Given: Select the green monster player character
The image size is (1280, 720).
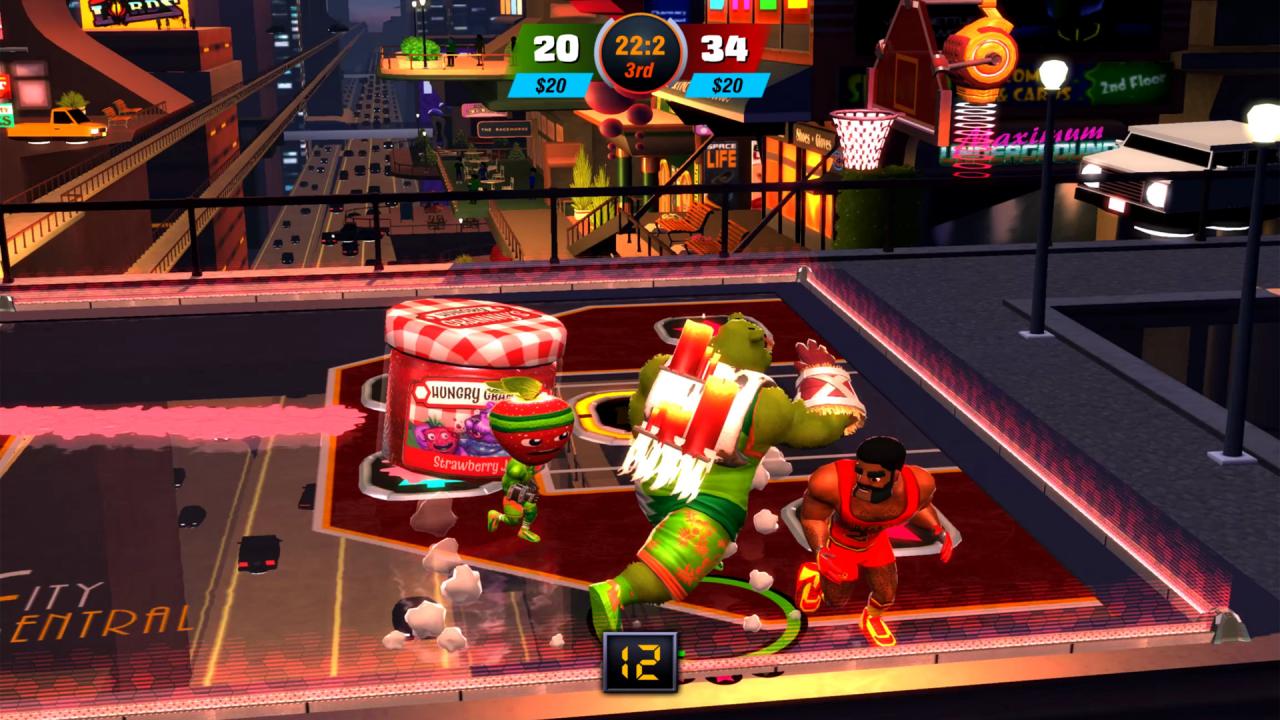Looking at the screenshot, I should click(x=700, y=450).
